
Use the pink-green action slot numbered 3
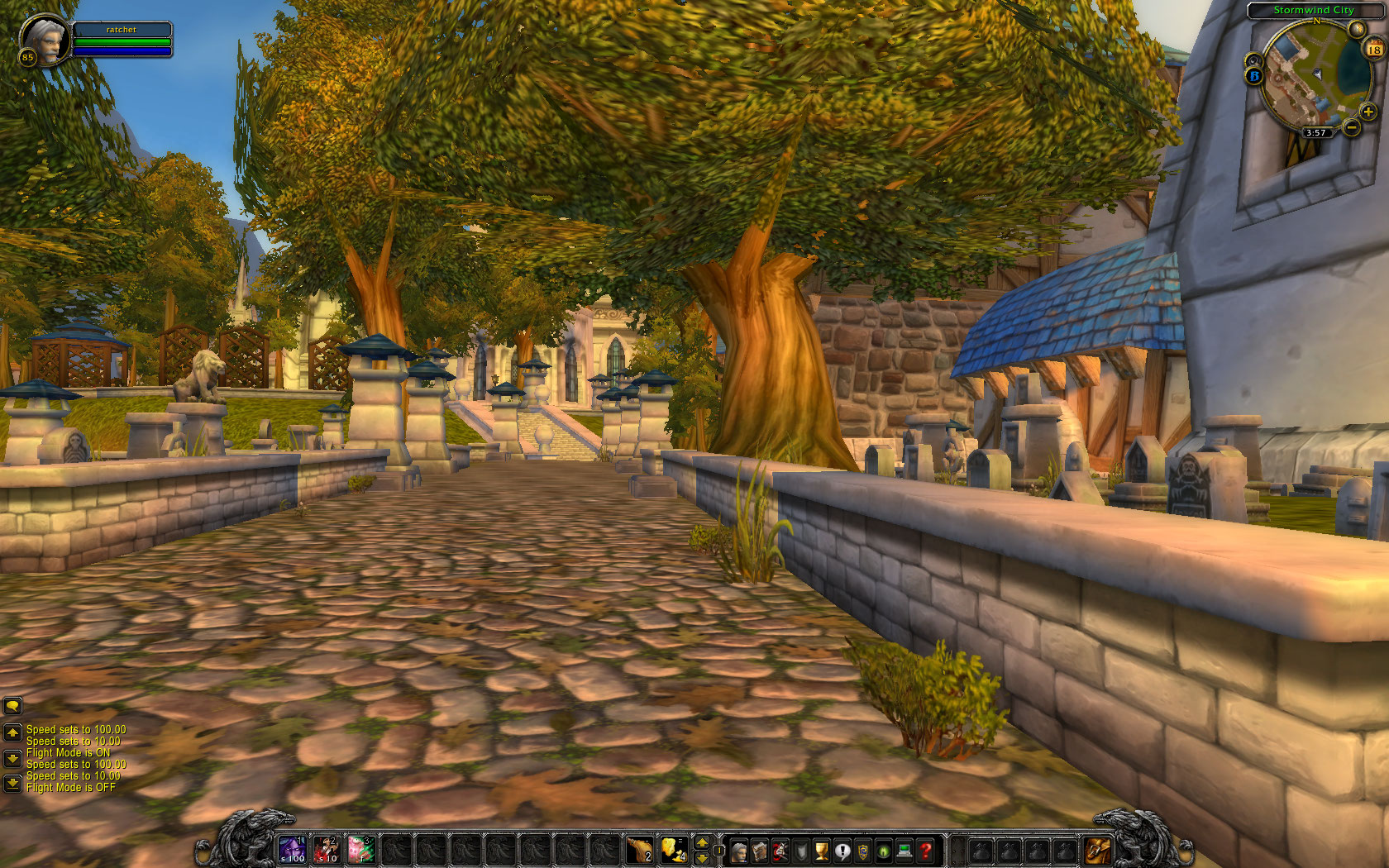[x=361, y=849]
